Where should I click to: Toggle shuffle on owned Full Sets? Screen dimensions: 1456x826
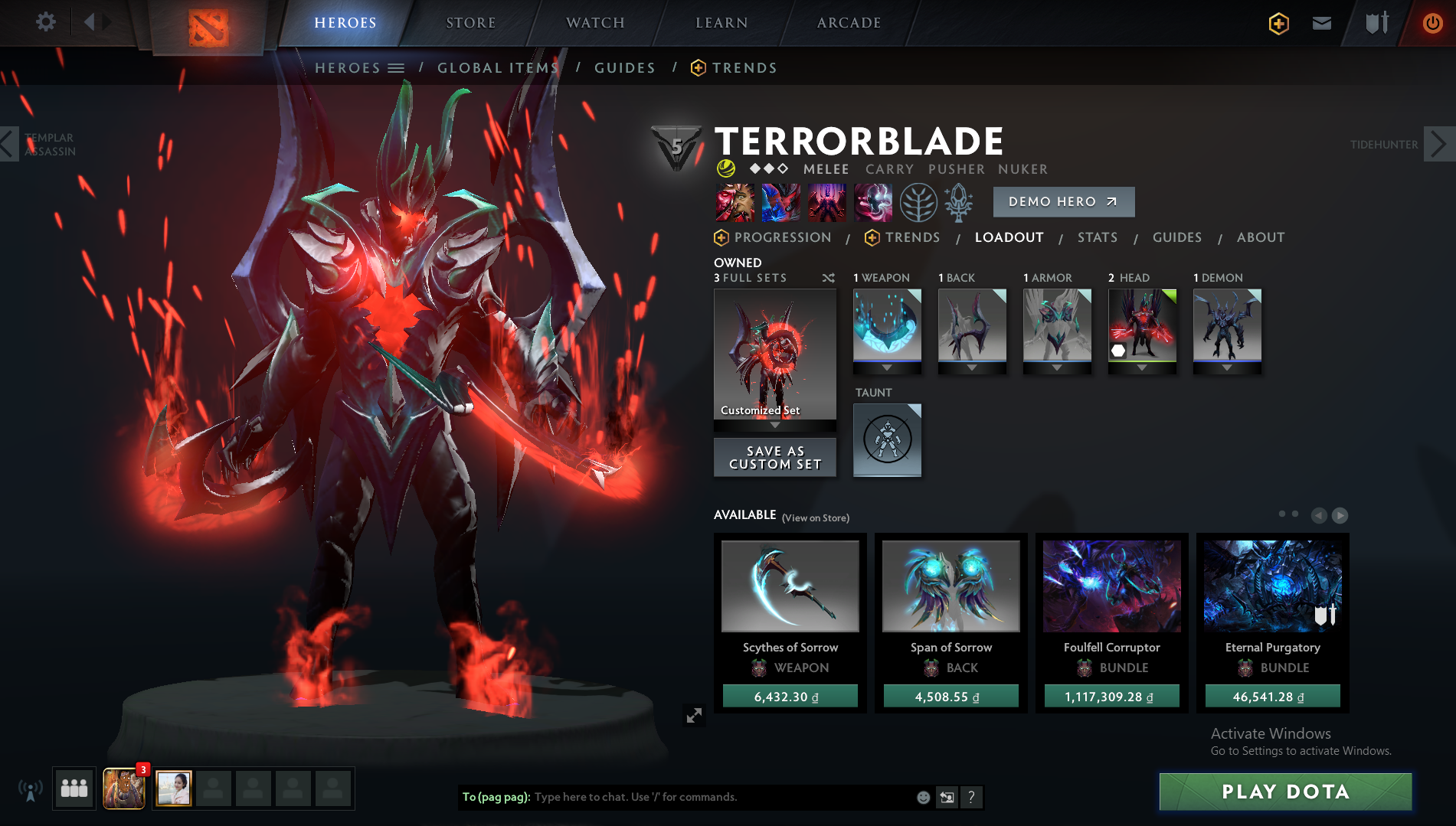tap(829, 279)
